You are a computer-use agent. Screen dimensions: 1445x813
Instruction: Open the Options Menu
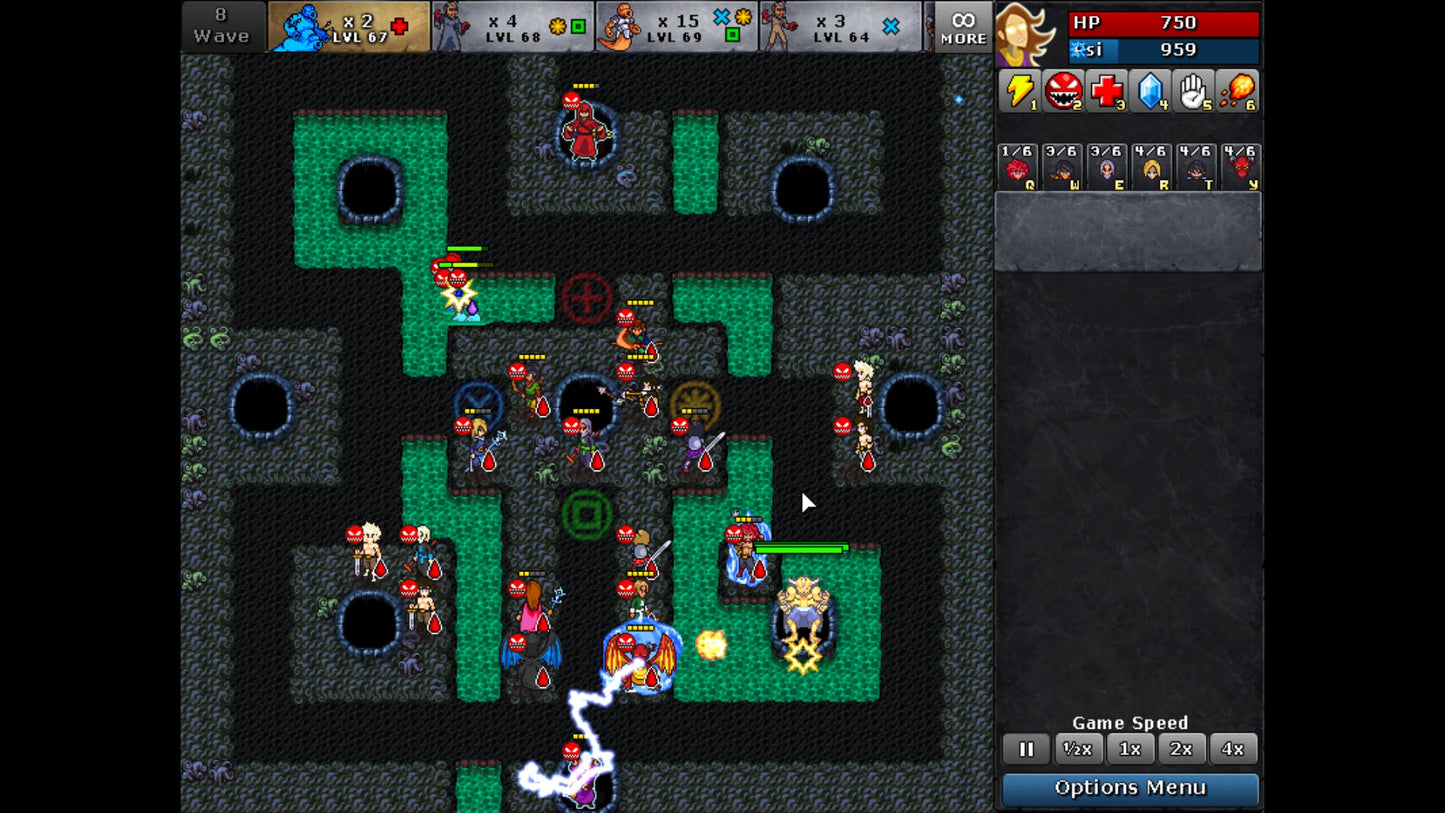click(1130, 788)
